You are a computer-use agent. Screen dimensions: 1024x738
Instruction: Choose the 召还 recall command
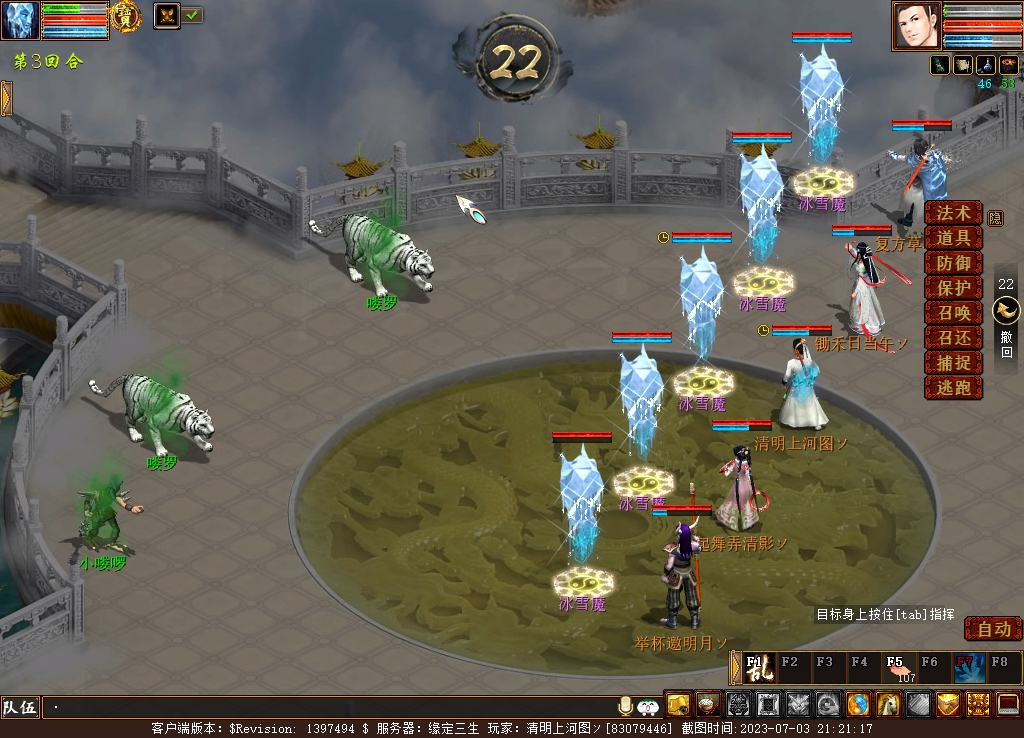coord(953,338)
